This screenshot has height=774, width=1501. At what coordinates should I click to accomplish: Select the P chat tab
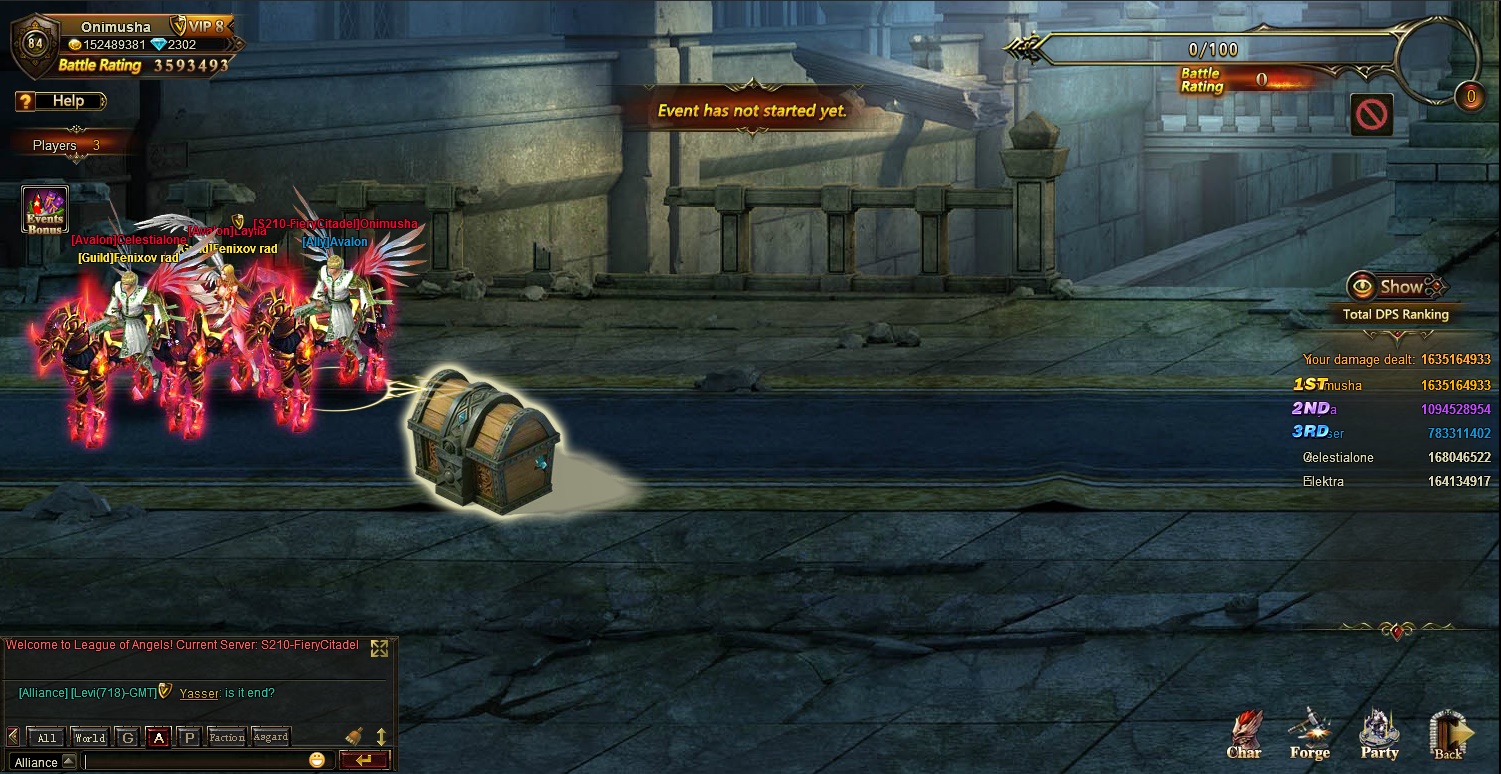pyautogui.click(x=189, y=738)
